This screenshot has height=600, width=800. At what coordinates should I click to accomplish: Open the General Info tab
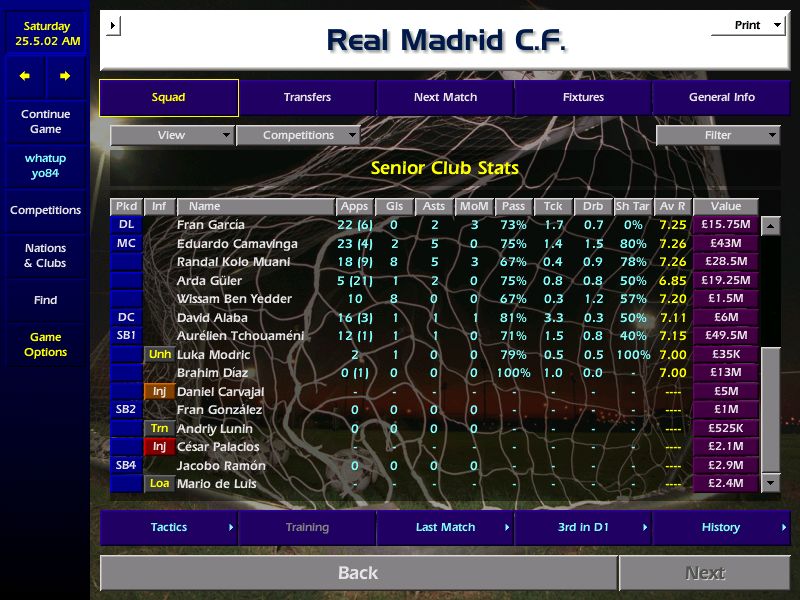[722, 98]
